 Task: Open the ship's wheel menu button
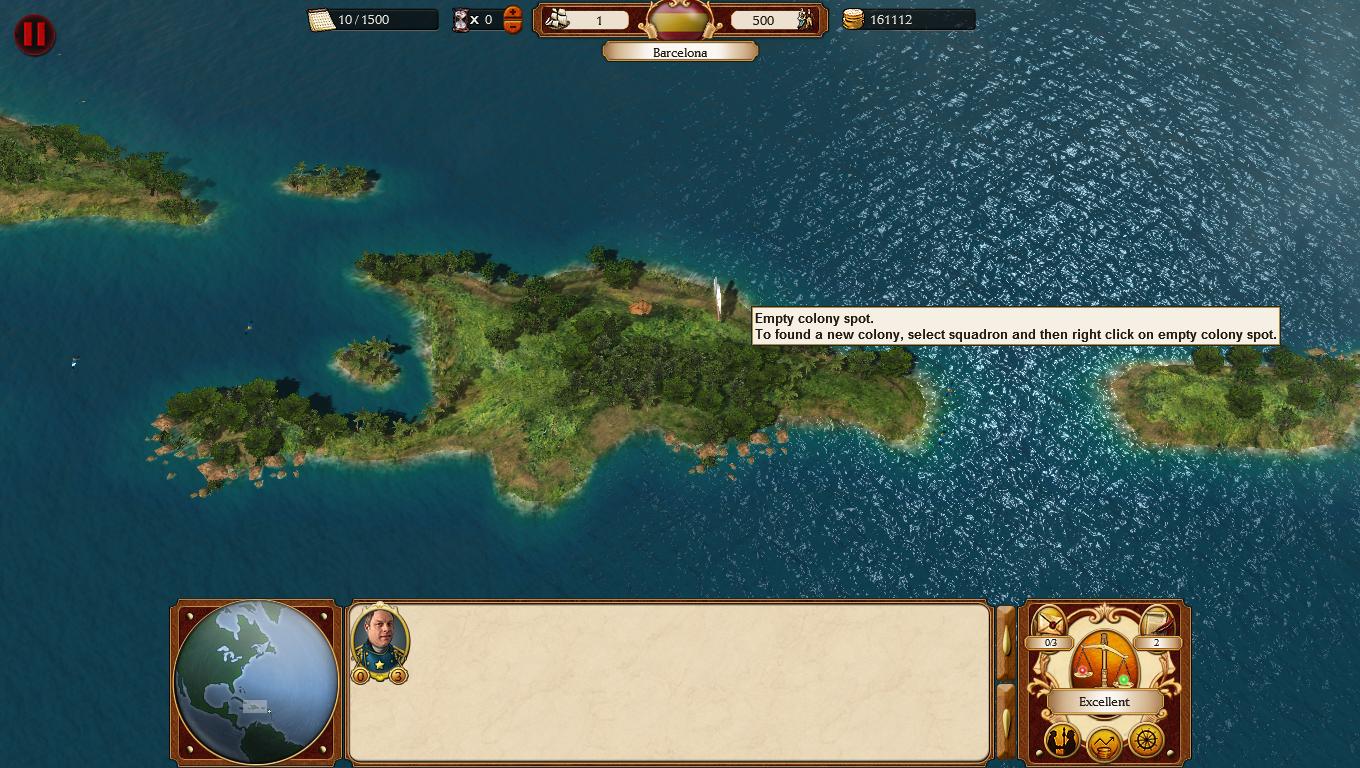click(x=1146, y=741)
